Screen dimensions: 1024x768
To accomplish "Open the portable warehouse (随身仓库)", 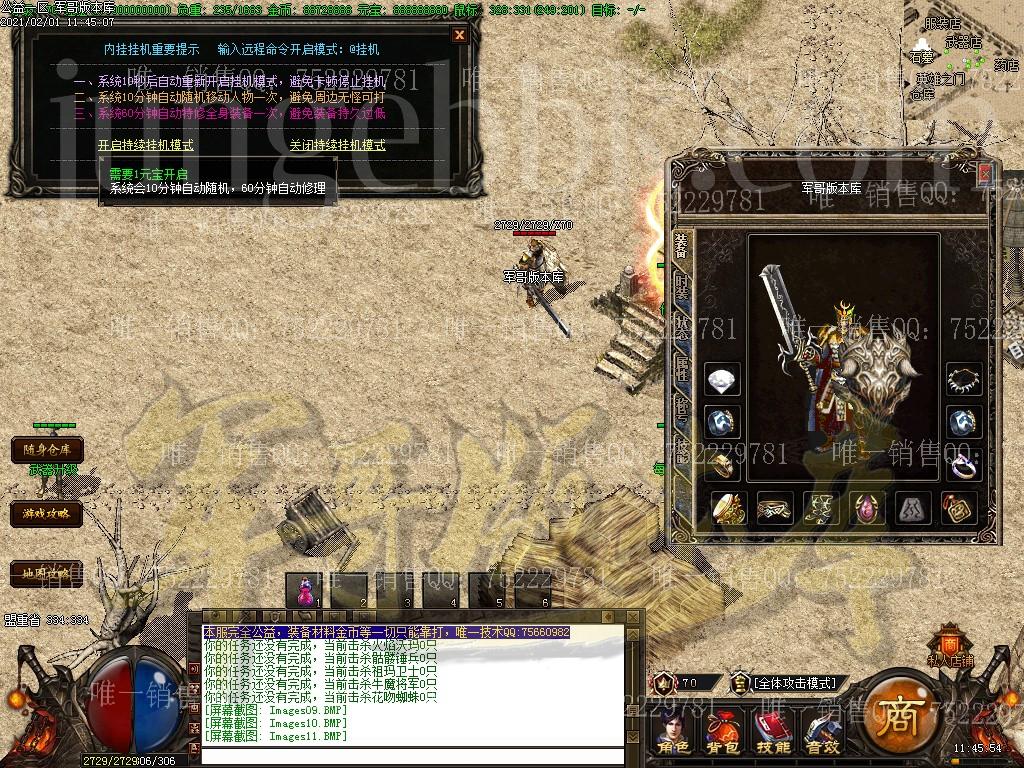I will coord(47,451).
